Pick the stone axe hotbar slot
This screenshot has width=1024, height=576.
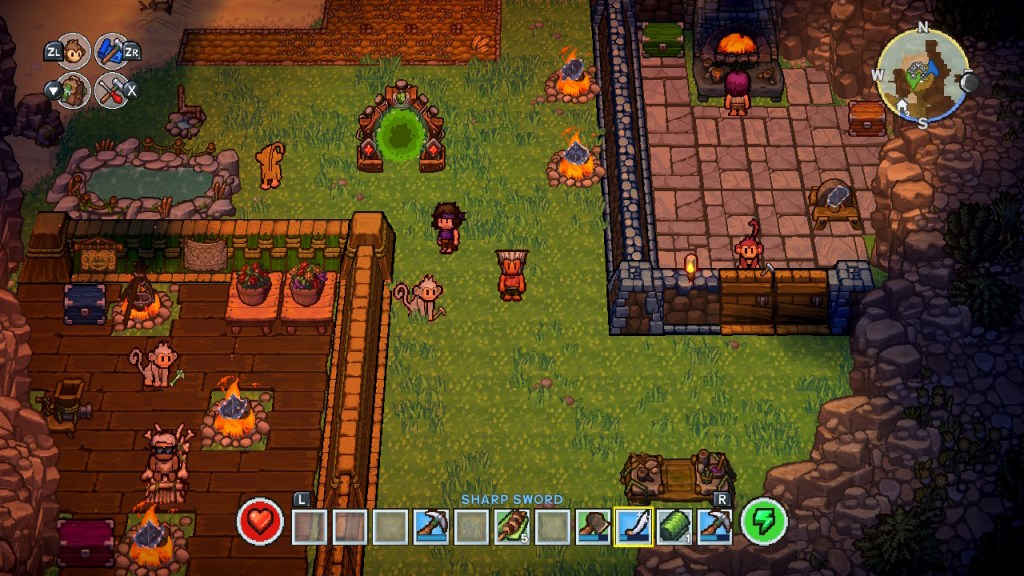[x=592, y=526]
